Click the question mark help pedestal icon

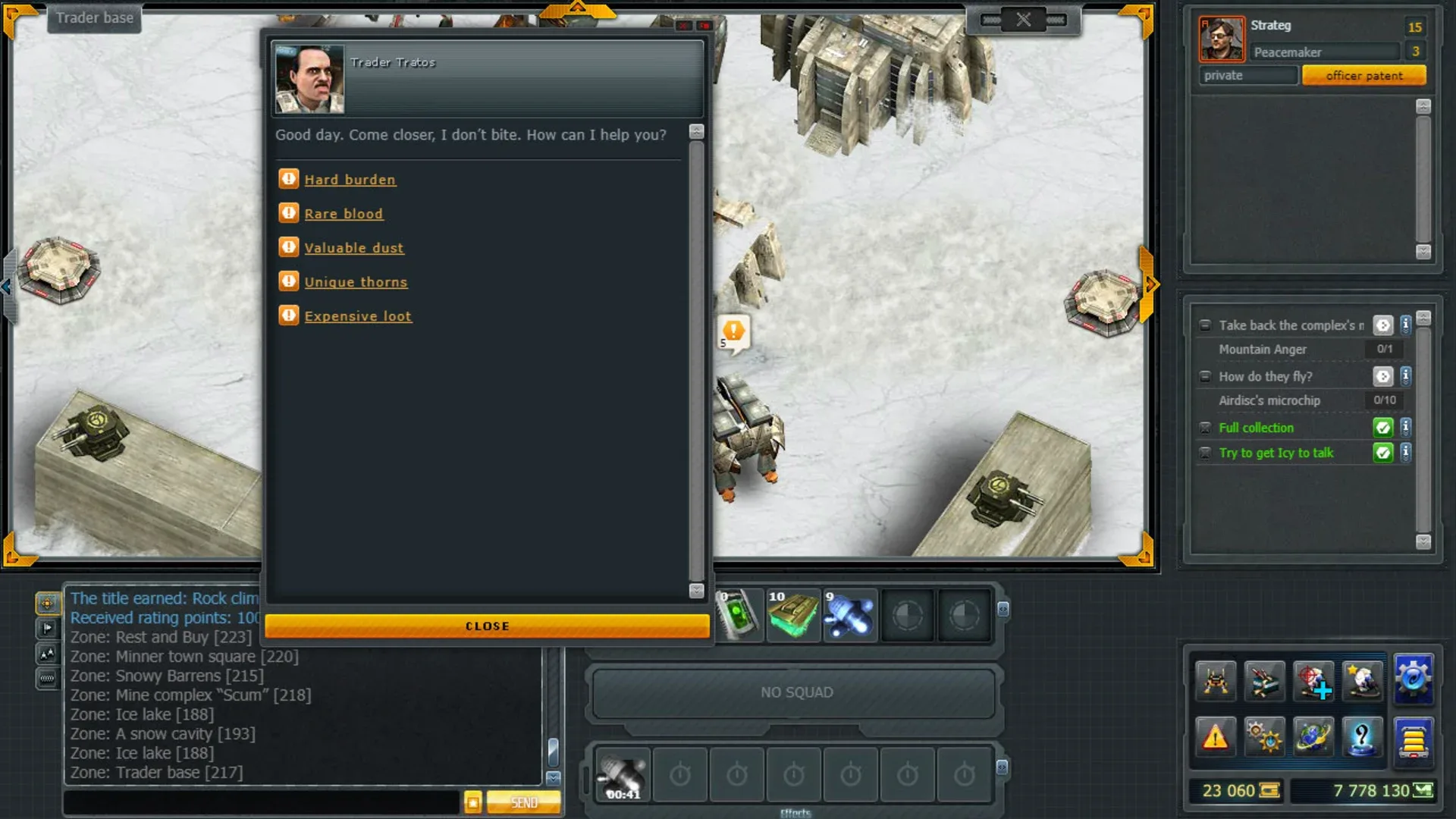coord(1362,736)
